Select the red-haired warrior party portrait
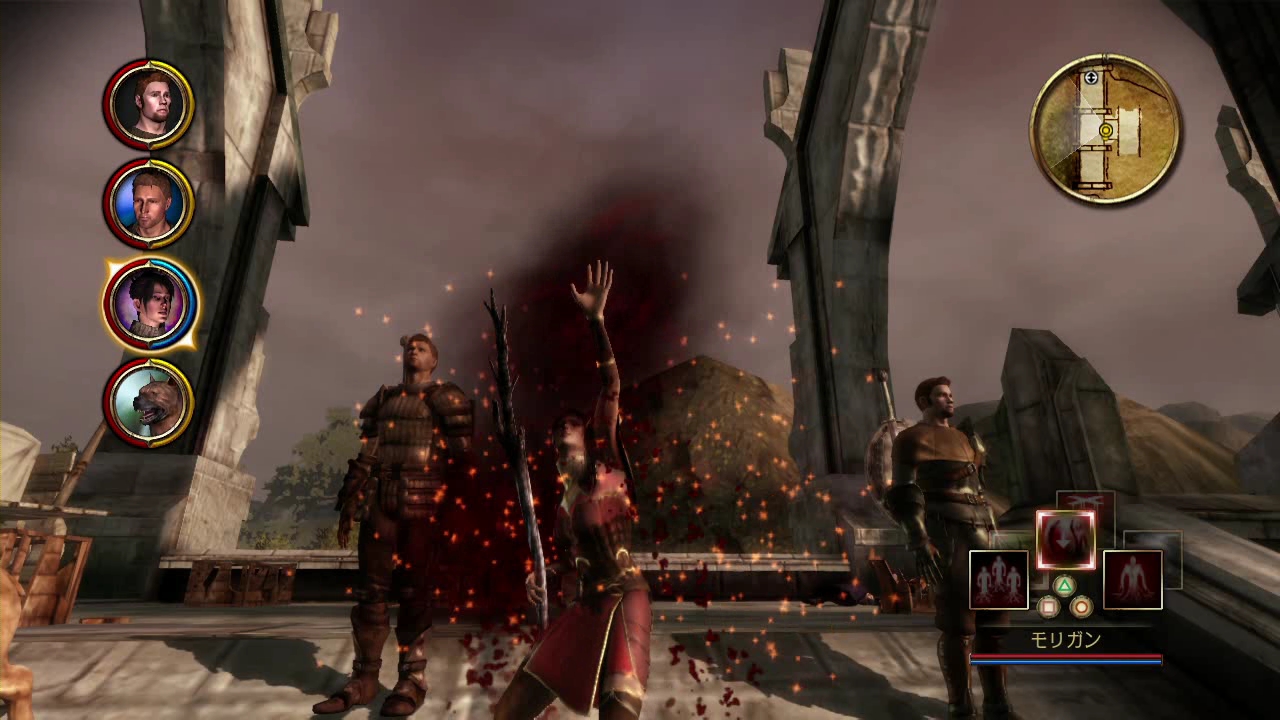This screenshot has height=720, width=1280. [x=149, y=104]
